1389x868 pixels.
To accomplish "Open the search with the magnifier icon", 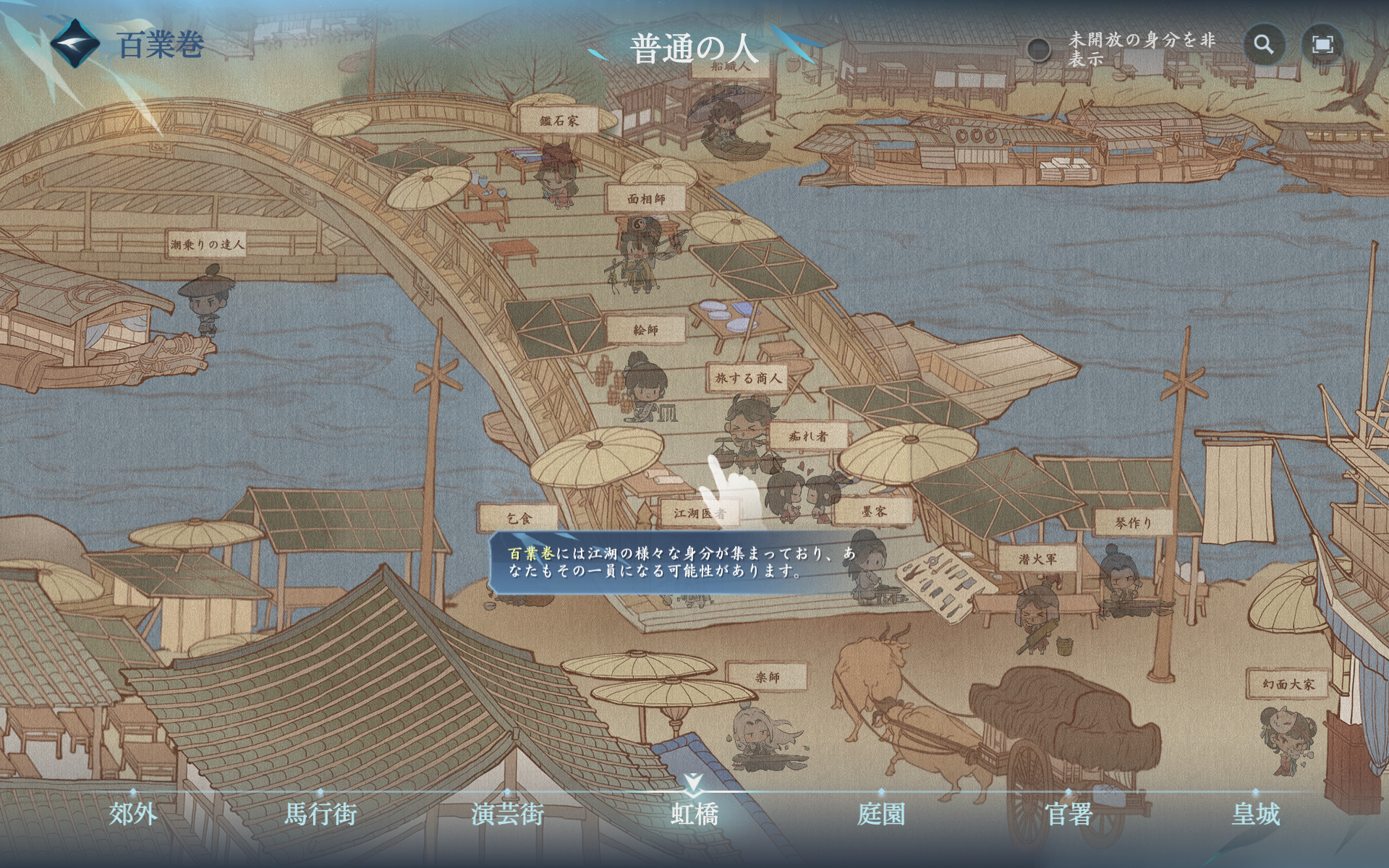I will pos(1265,48).
